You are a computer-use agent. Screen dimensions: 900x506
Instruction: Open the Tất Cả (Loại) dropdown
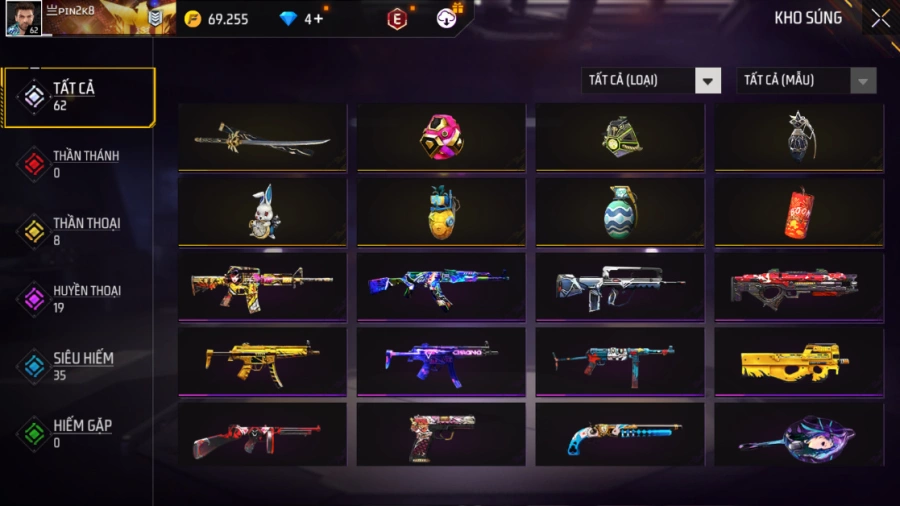point(651,80)
